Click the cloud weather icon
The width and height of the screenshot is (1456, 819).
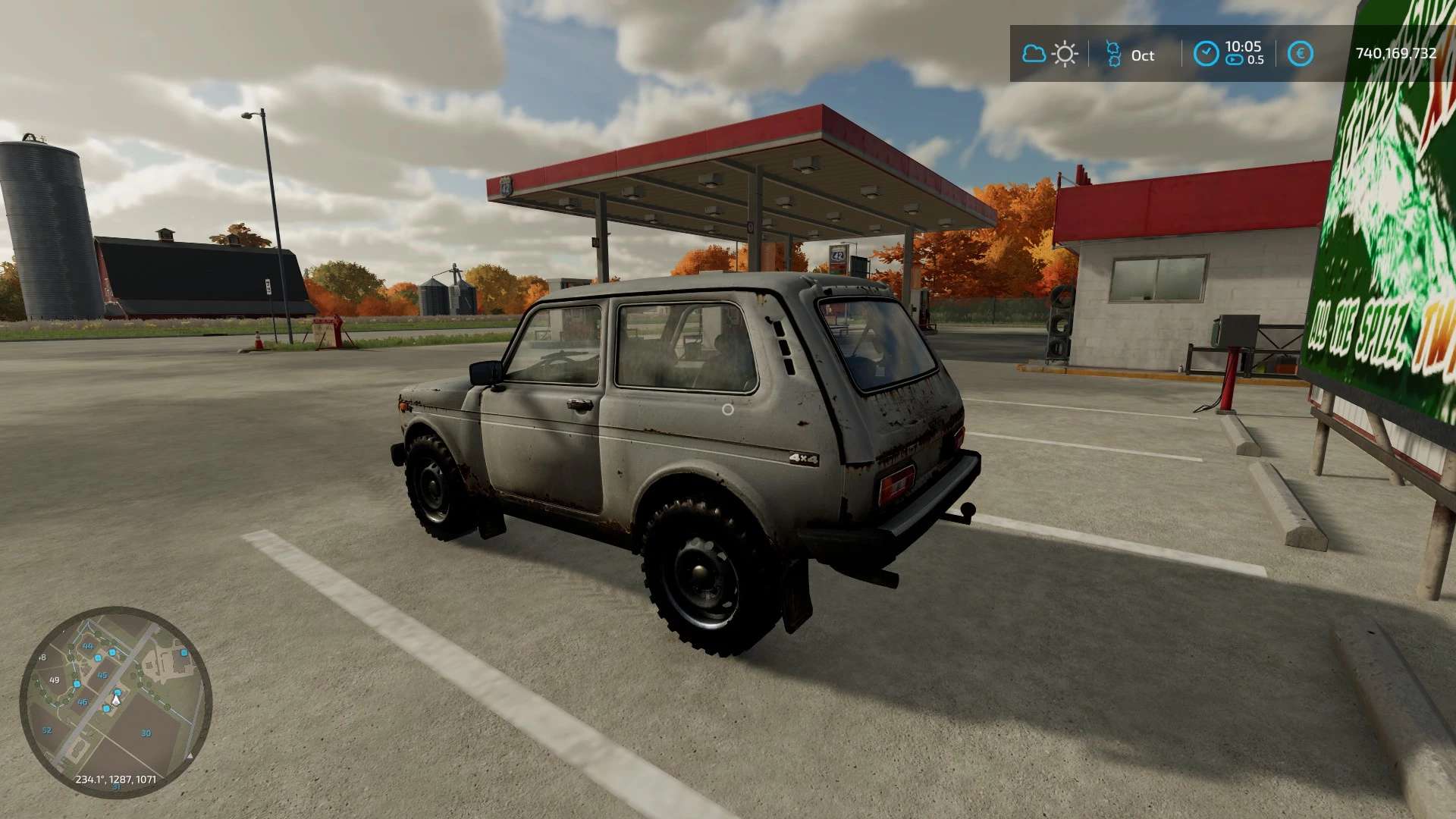[1034, 54]
